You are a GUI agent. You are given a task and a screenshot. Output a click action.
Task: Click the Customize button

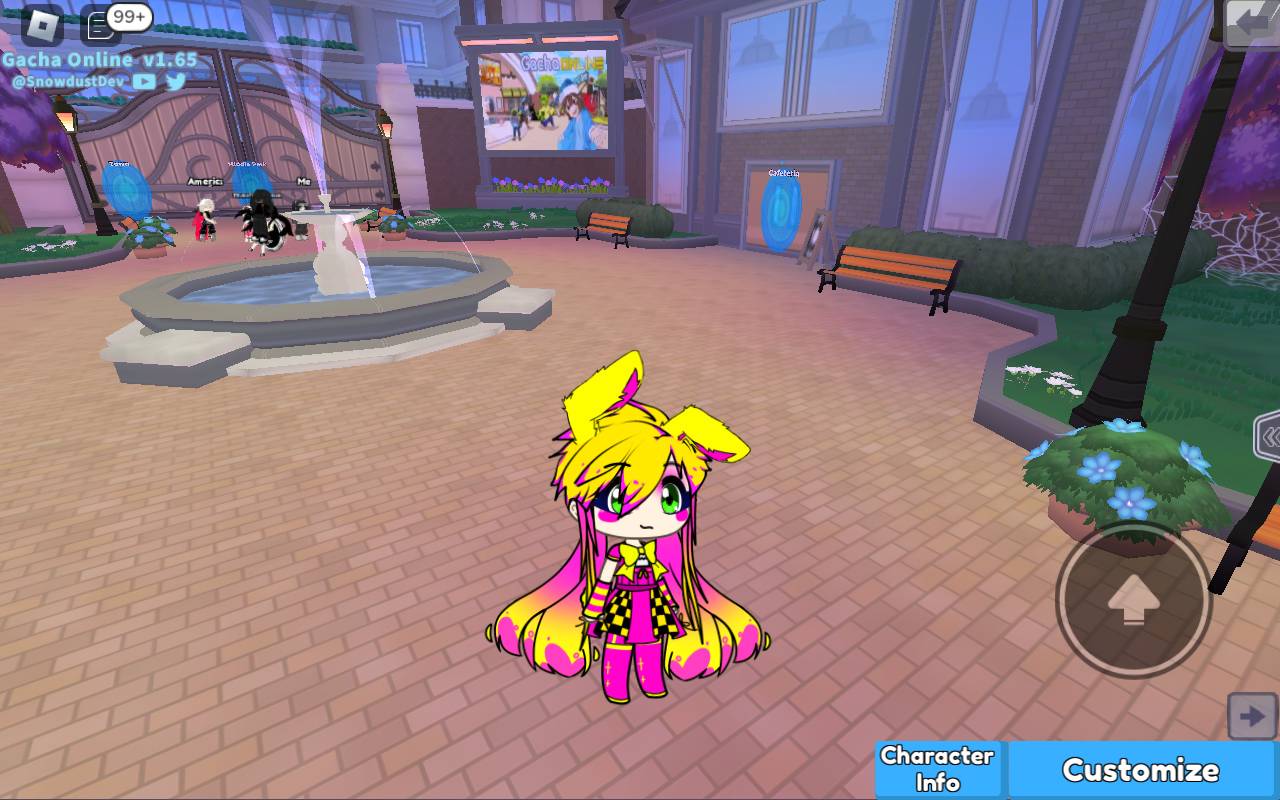pyautogui.click(x=1140, y=770)
